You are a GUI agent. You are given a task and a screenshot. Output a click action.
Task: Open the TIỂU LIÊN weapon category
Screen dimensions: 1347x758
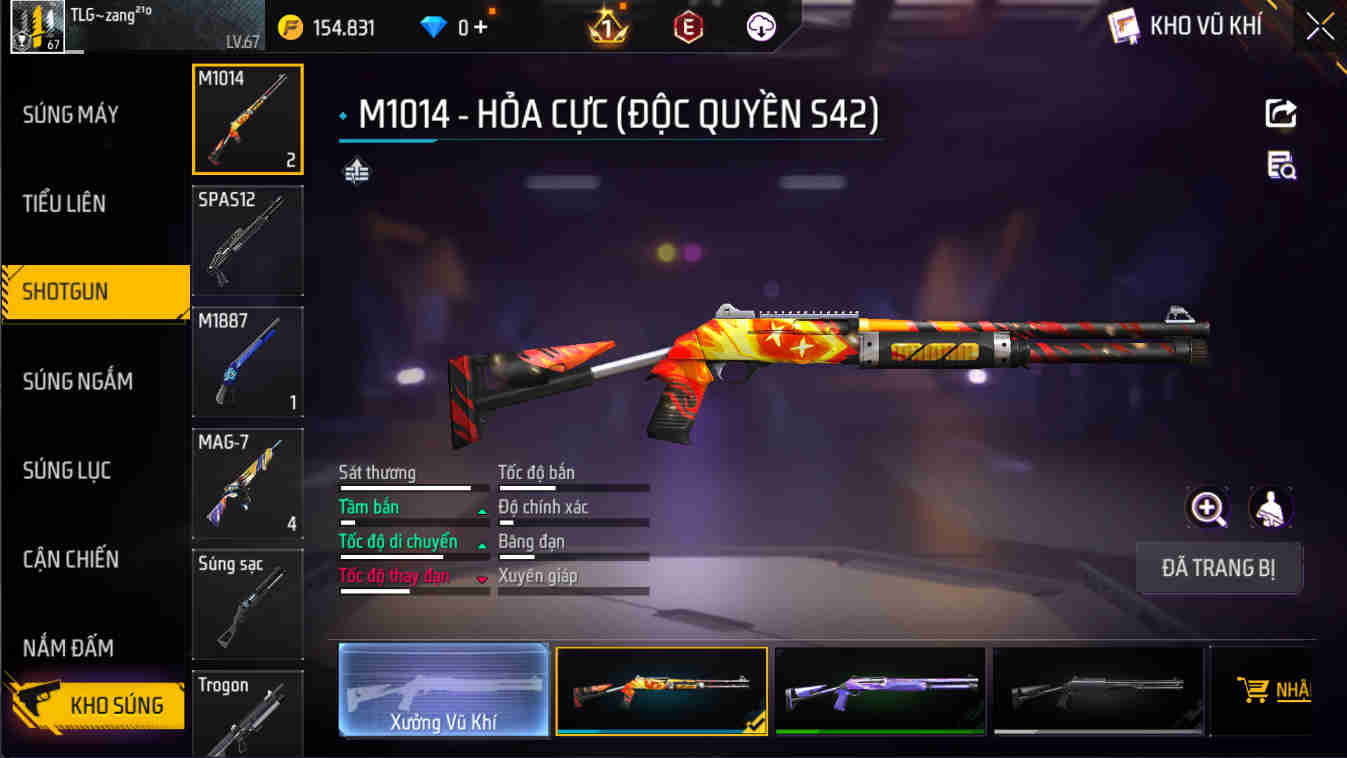tap(65, 204)
